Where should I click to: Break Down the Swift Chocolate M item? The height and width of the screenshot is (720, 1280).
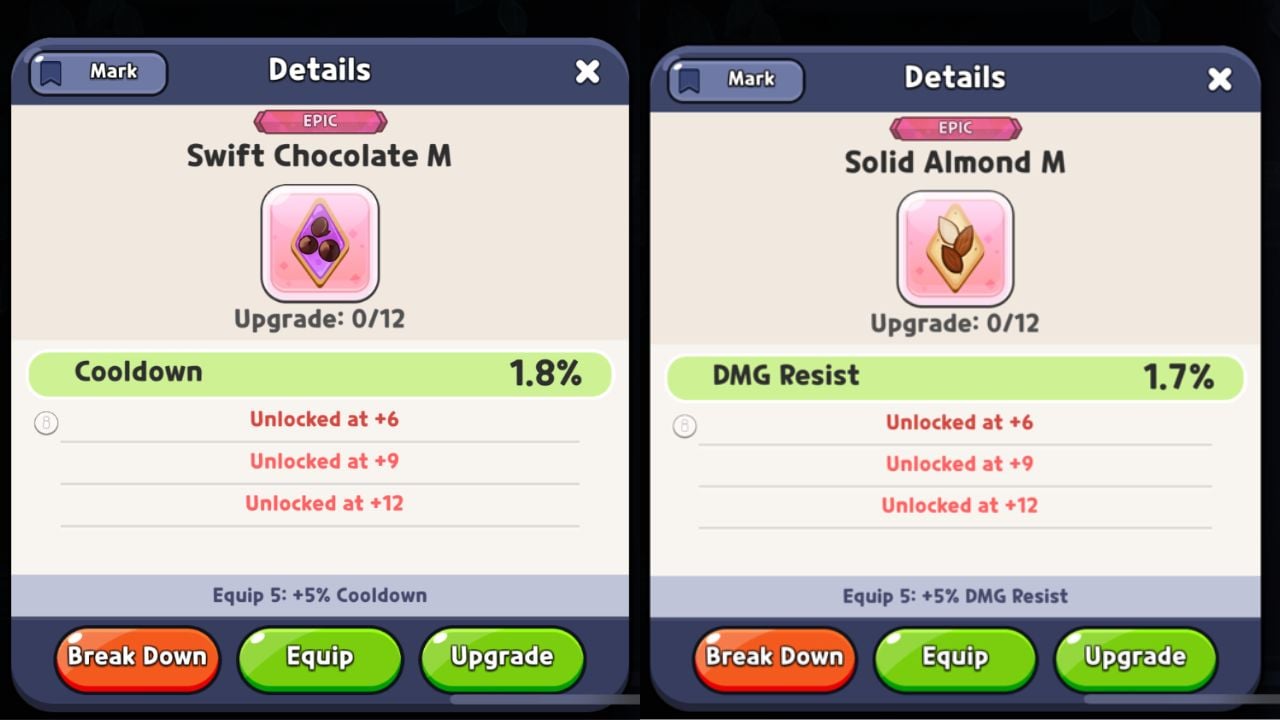tap(137, 657)
